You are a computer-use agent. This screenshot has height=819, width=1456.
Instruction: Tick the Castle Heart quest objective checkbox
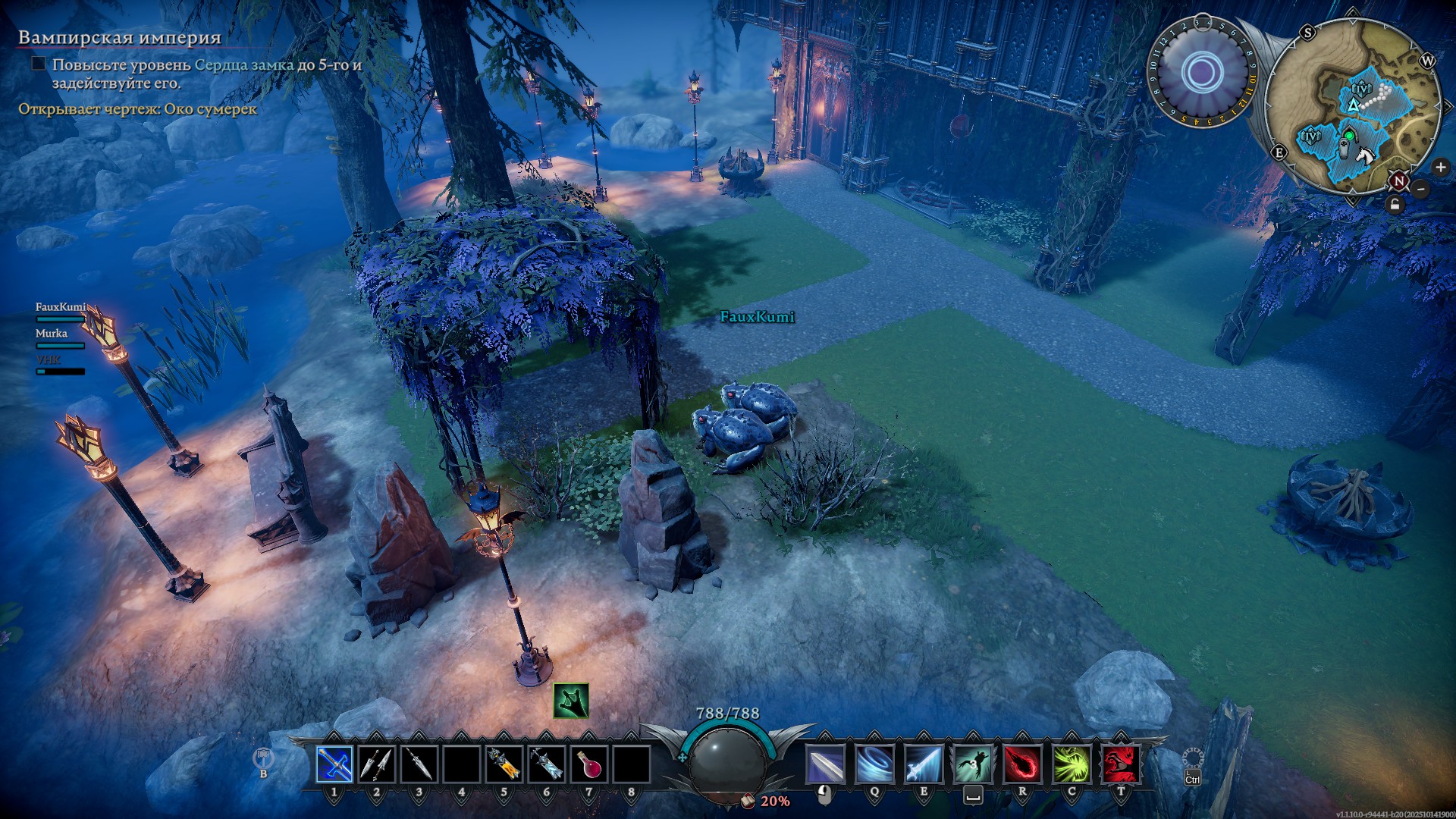point(39,64)
